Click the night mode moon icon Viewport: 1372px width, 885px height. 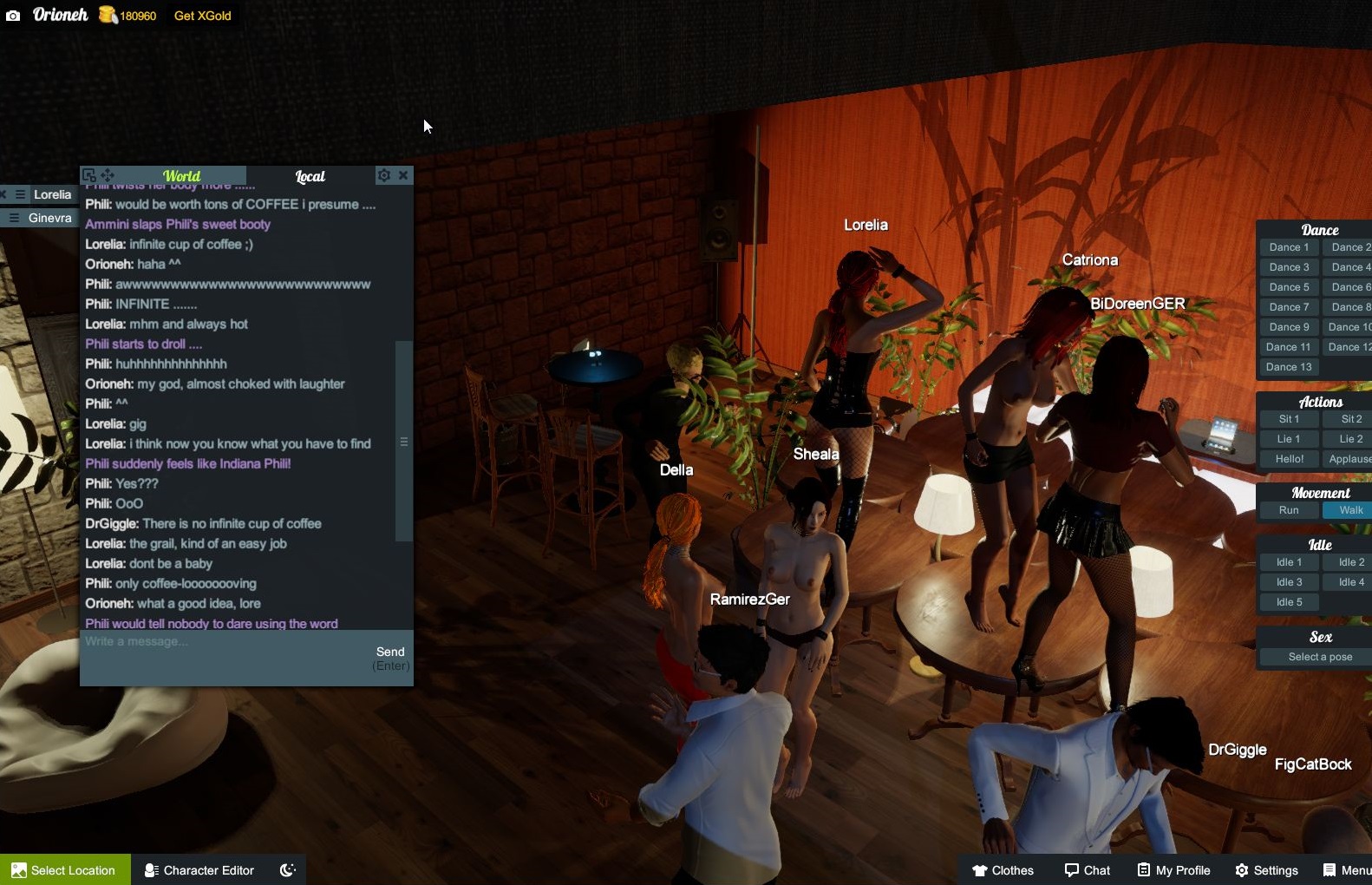click(x=287, y=869)
